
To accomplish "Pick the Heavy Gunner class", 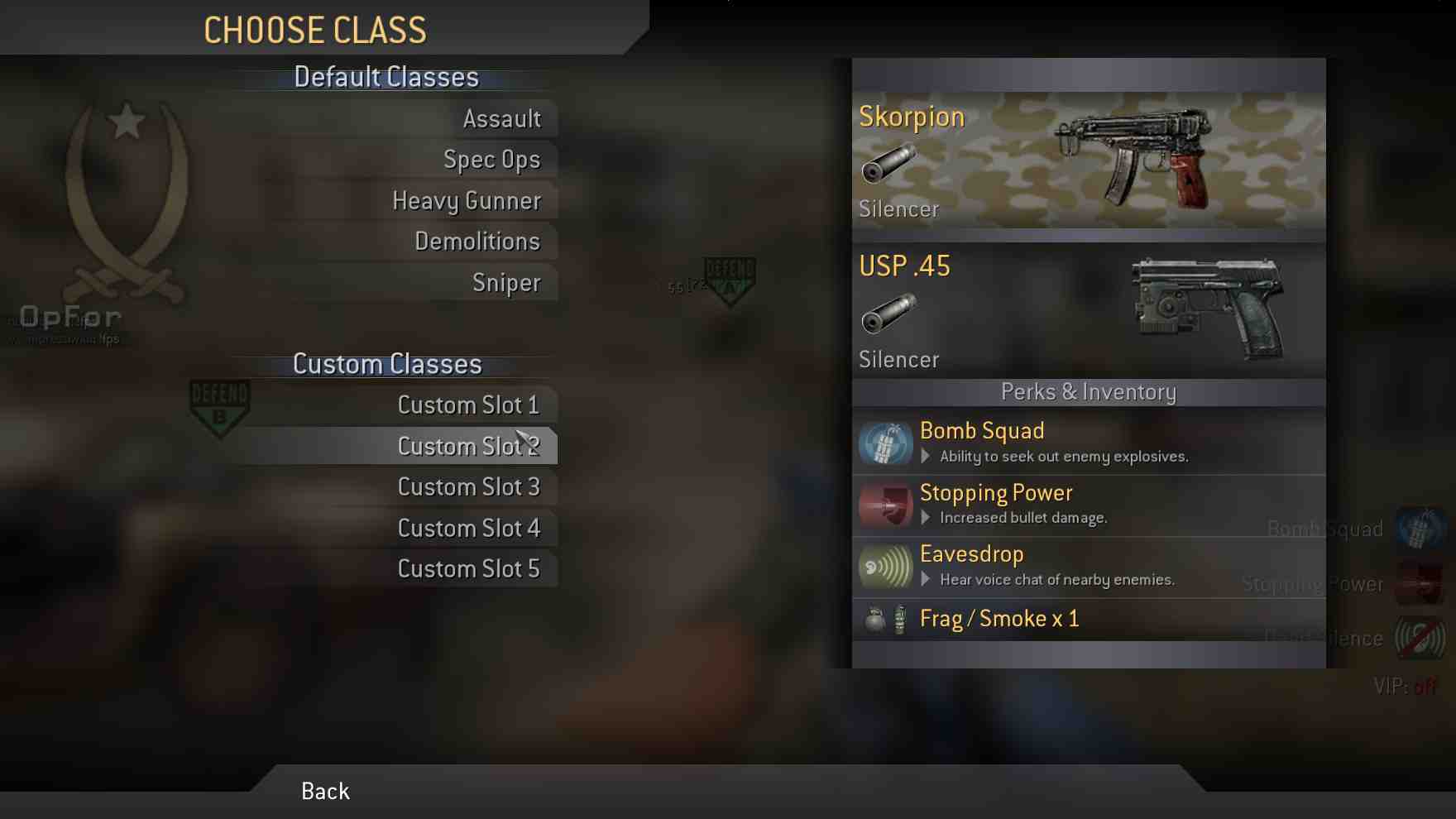I will tap(467, 201).
